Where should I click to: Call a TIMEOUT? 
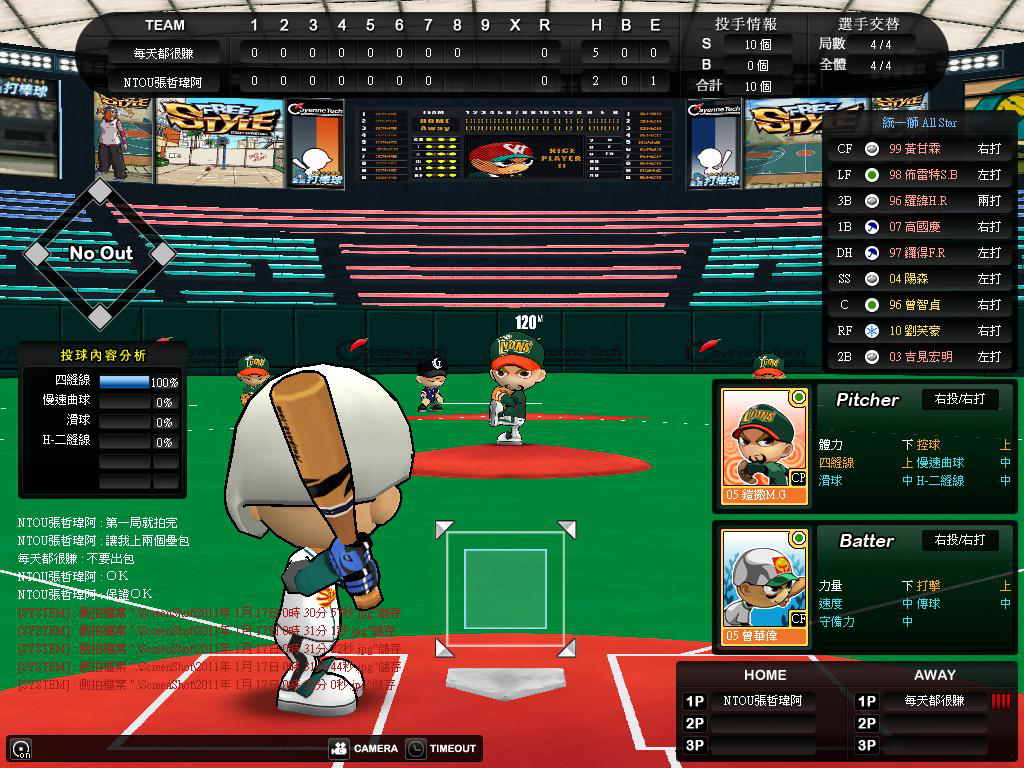442,748
